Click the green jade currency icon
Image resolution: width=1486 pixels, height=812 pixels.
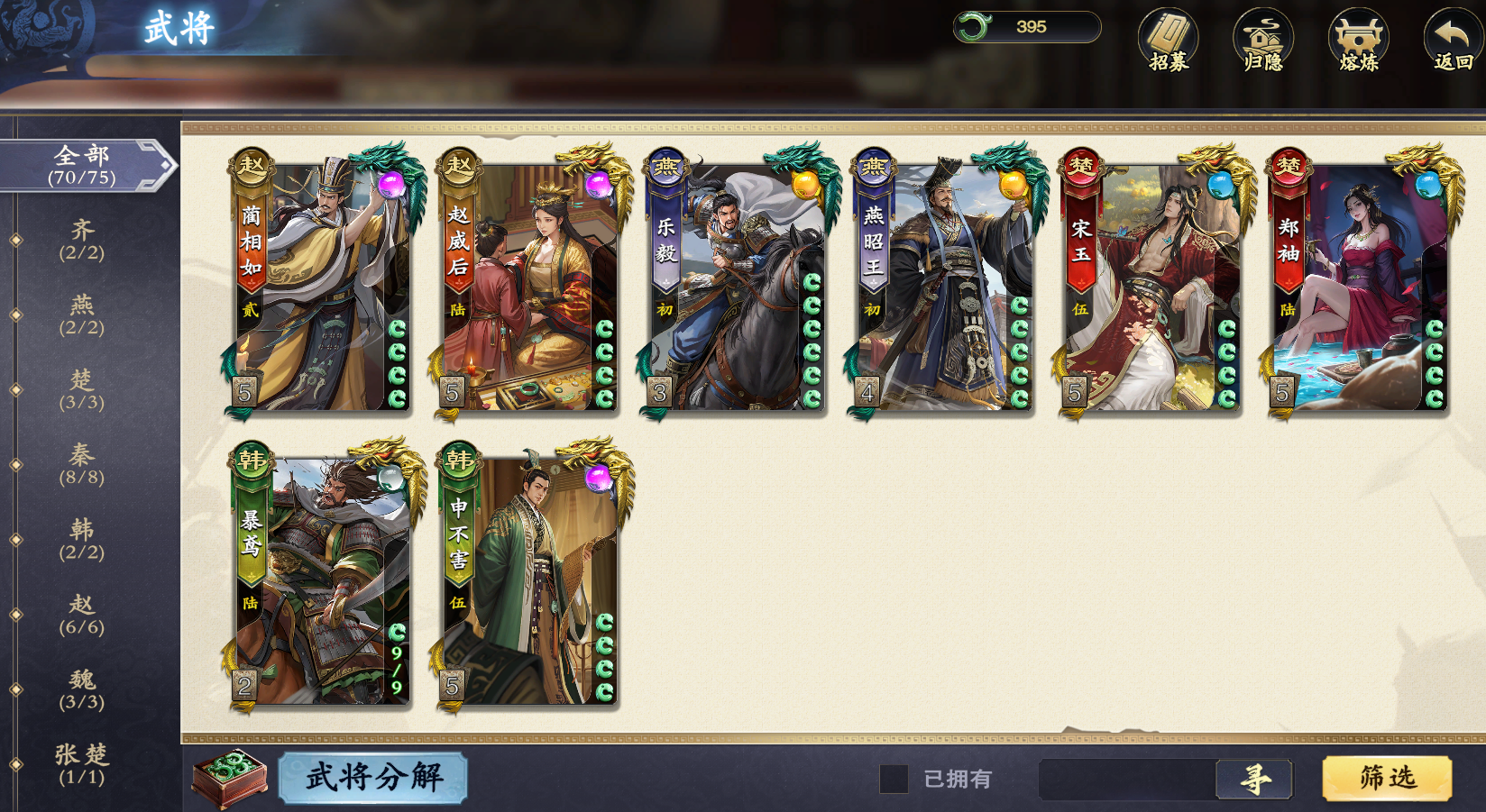976,27
